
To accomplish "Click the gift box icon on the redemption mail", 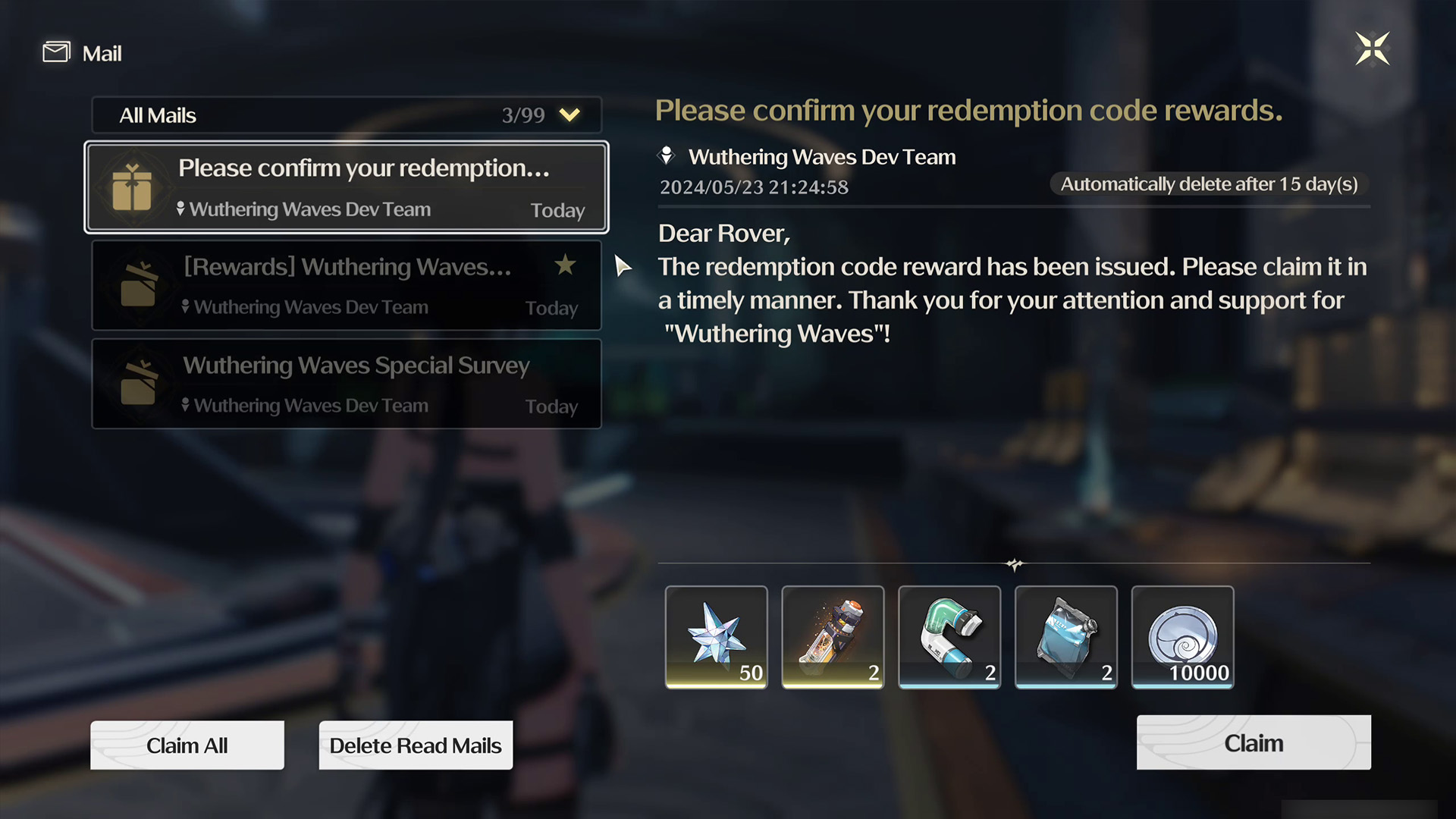I will point(133,187).
